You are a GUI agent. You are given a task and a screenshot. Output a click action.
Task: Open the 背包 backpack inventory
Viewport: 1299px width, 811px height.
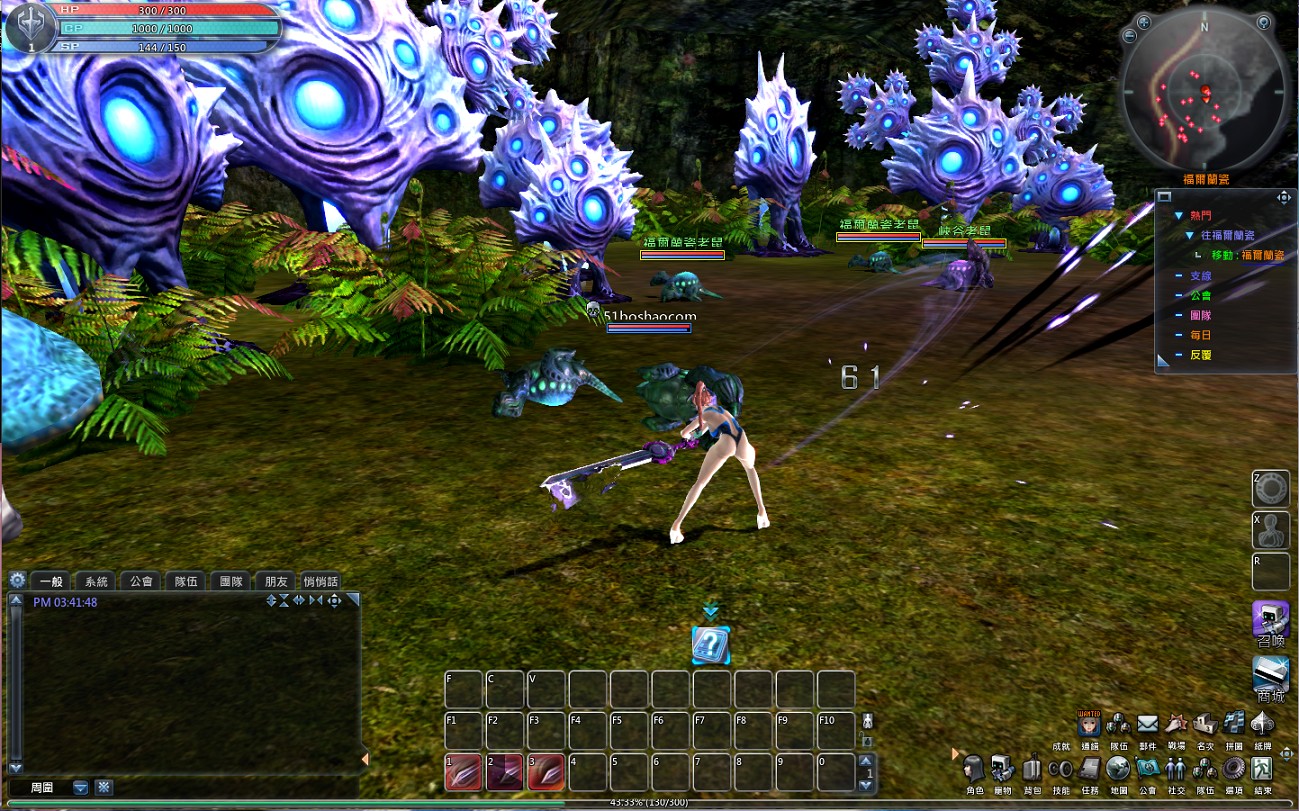[x=1032, y=770]
